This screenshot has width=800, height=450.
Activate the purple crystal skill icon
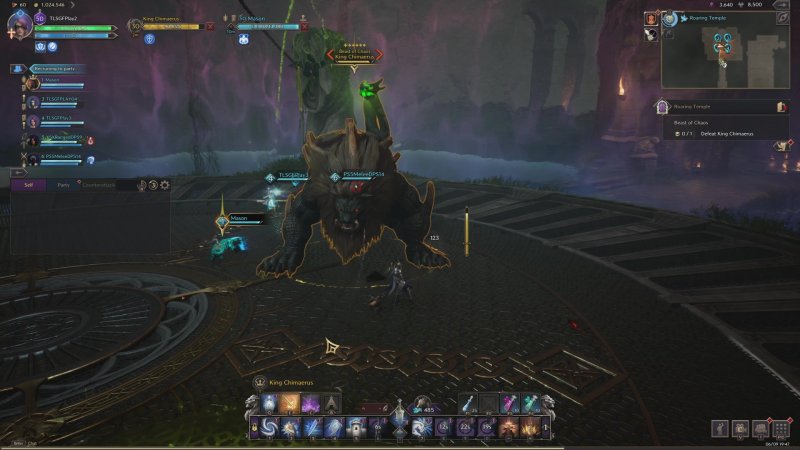pos(310,404)
